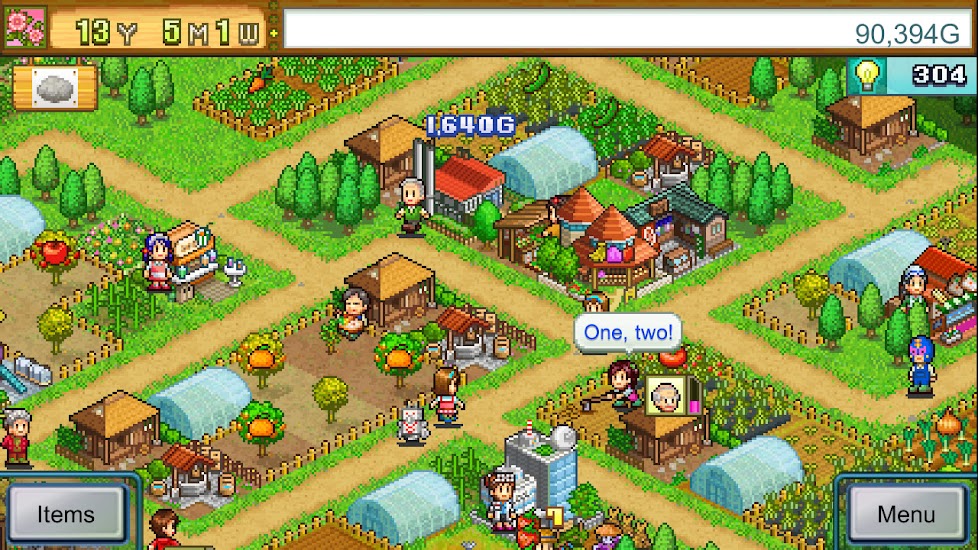Viewport: 978px width, 550px height.
Task: Tap the lightbulb research points icon
Action: pos(866,76)
